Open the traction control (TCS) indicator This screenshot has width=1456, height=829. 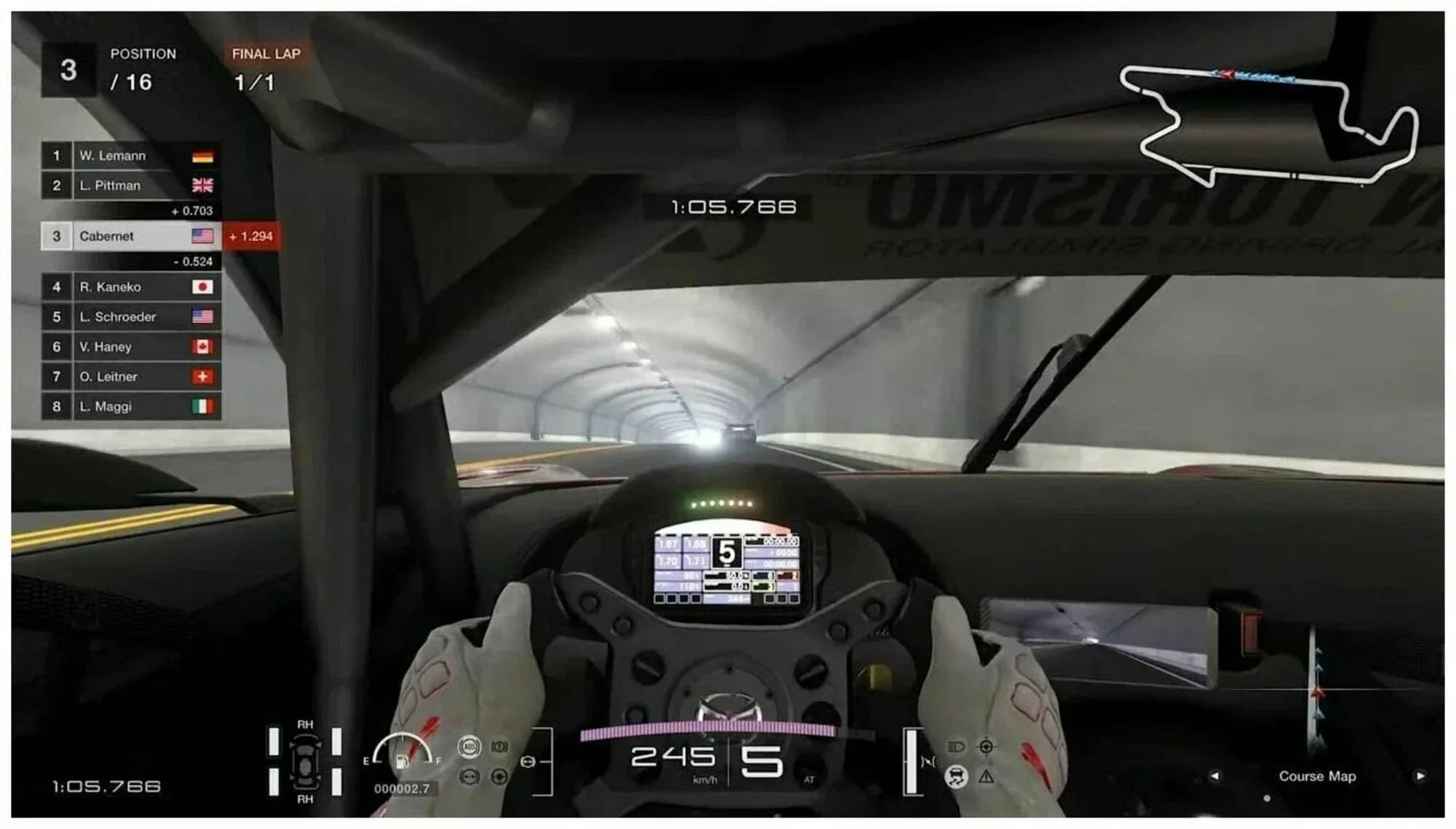tap(957, 777)
